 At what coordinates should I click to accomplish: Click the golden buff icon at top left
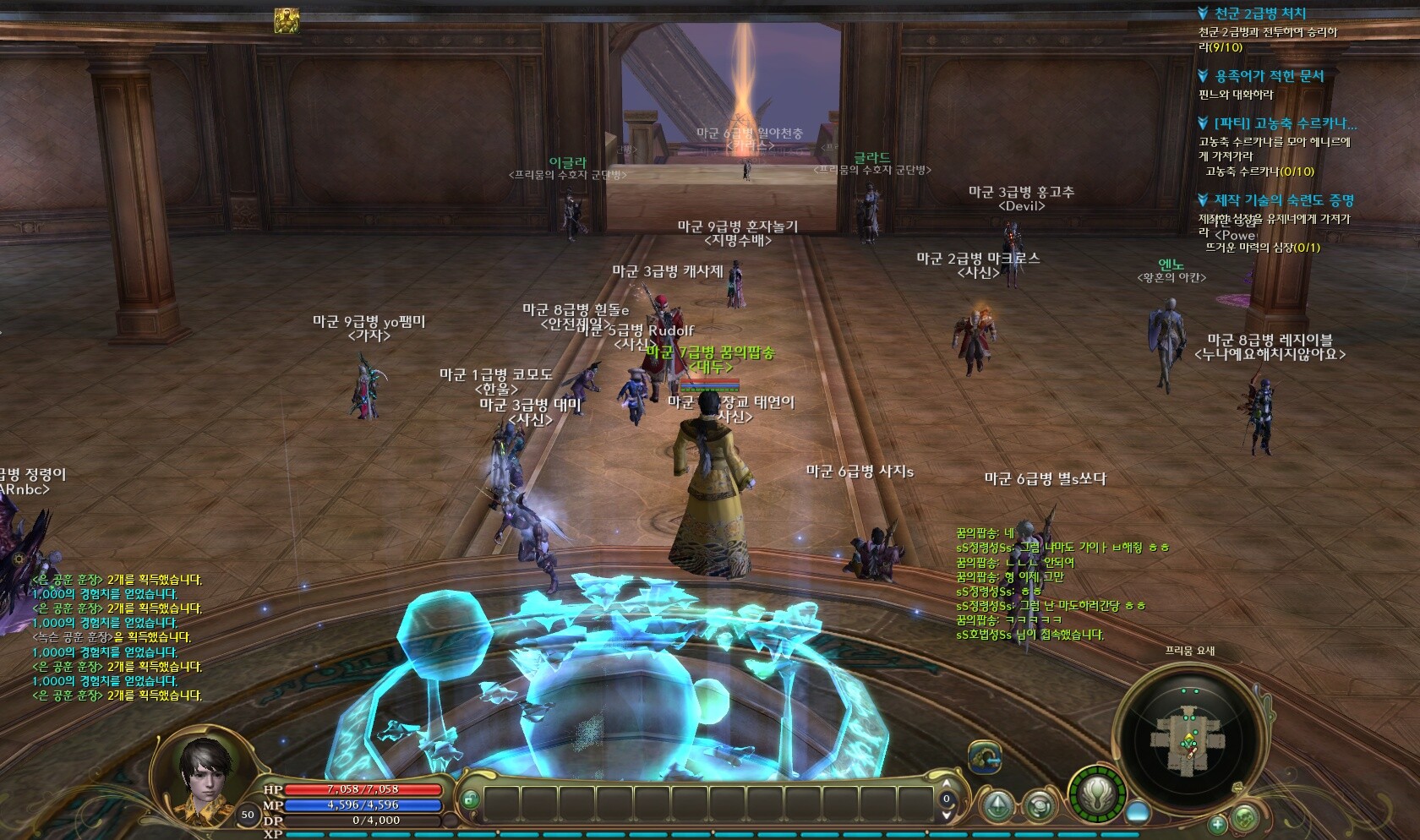287,21
